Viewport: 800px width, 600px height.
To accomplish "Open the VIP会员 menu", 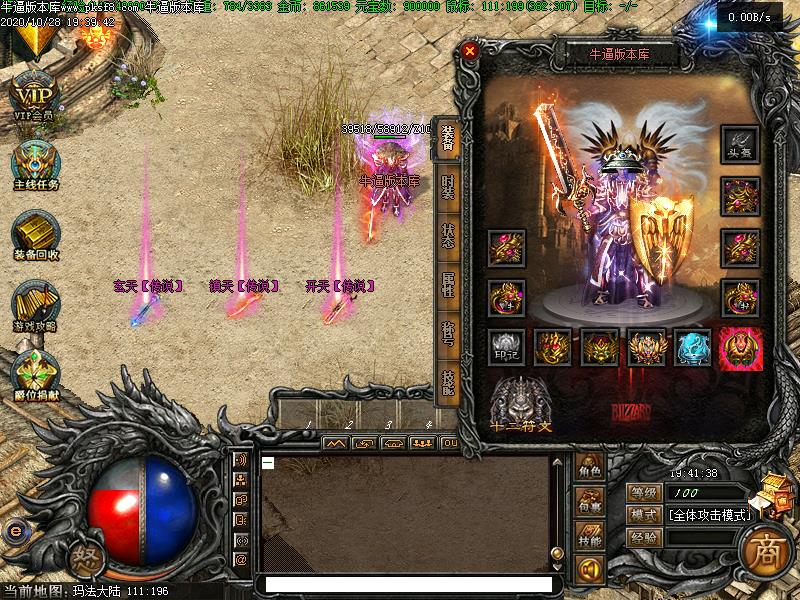I will (35, 97).
